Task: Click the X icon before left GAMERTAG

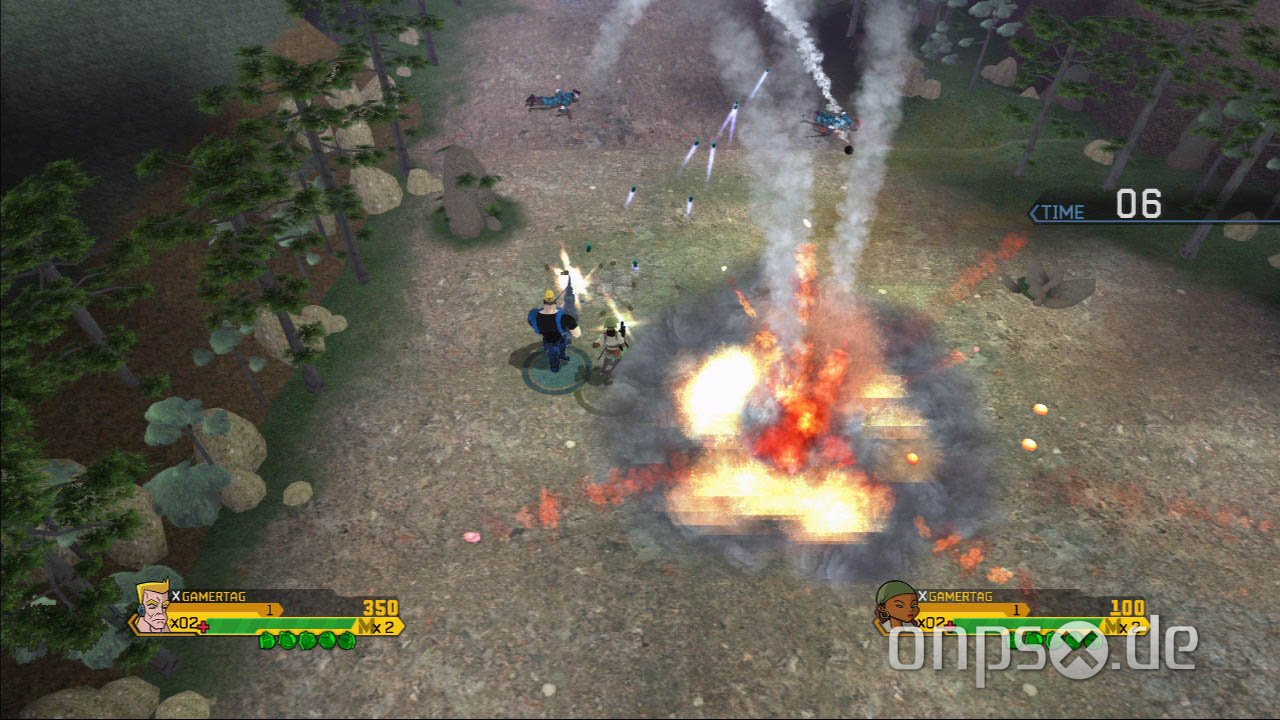Action: [177, 595]
